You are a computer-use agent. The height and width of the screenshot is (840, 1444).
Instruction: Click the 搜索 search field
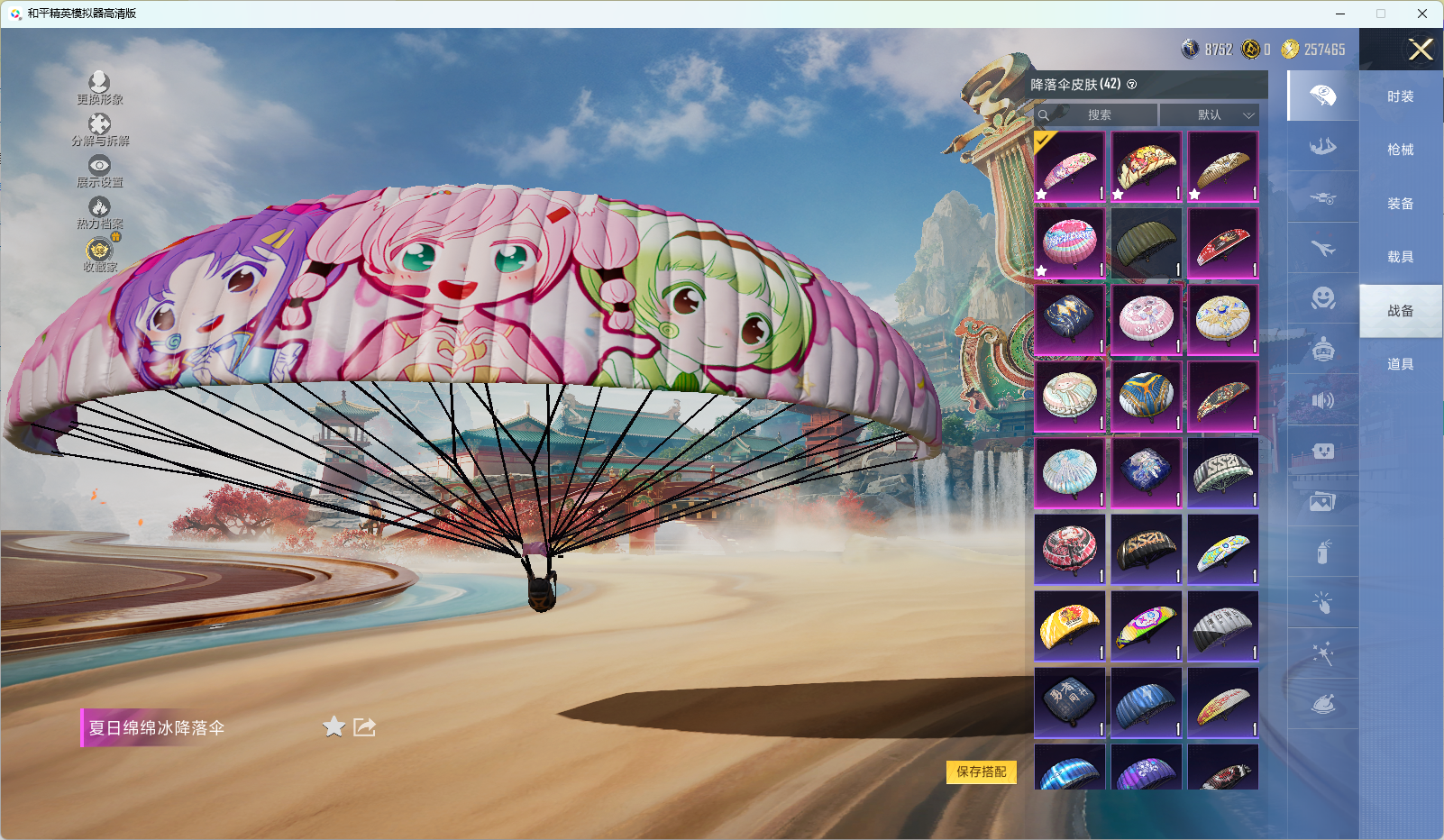[x=1098, y=115]
